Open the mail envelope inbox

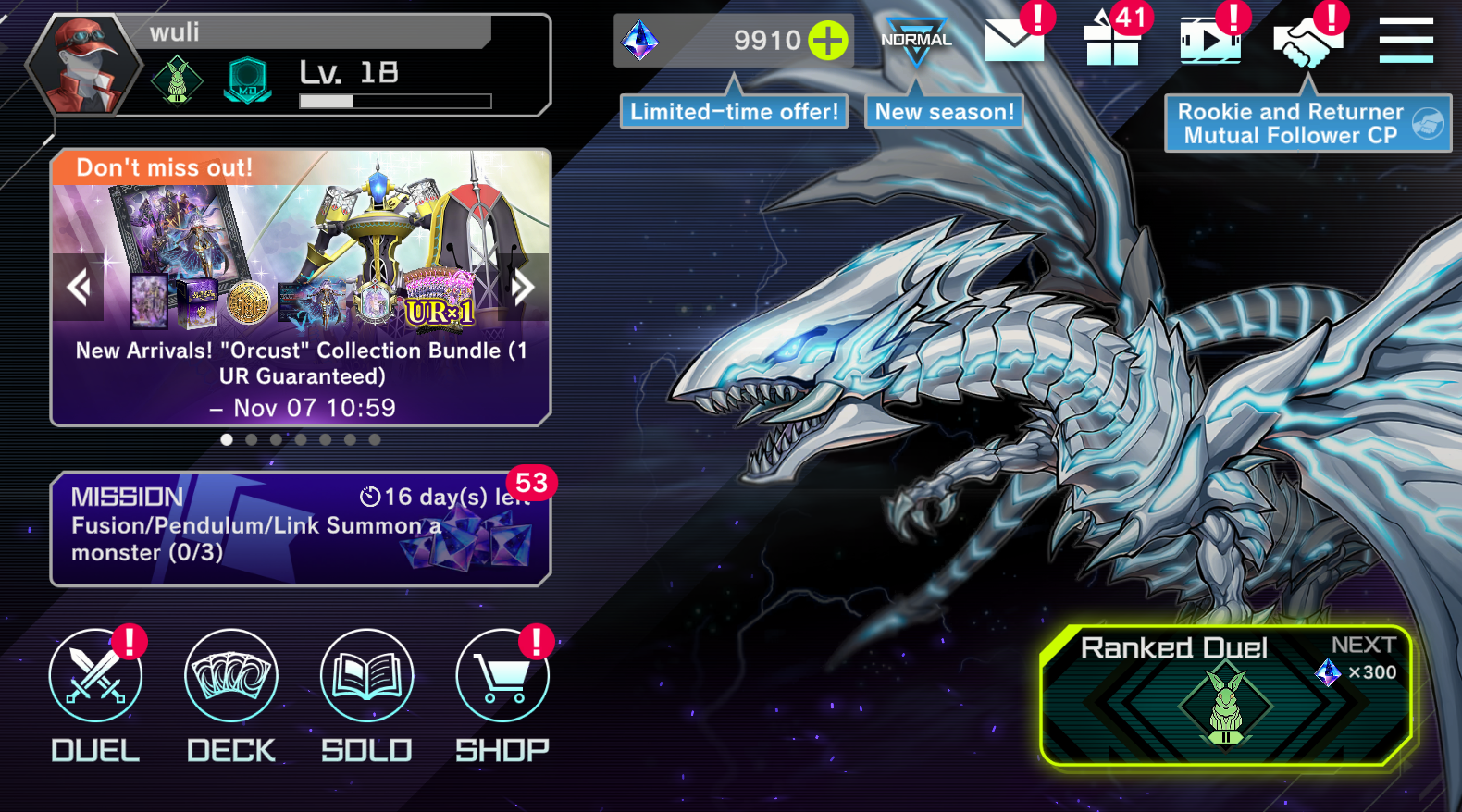(x=1014, y=41)
